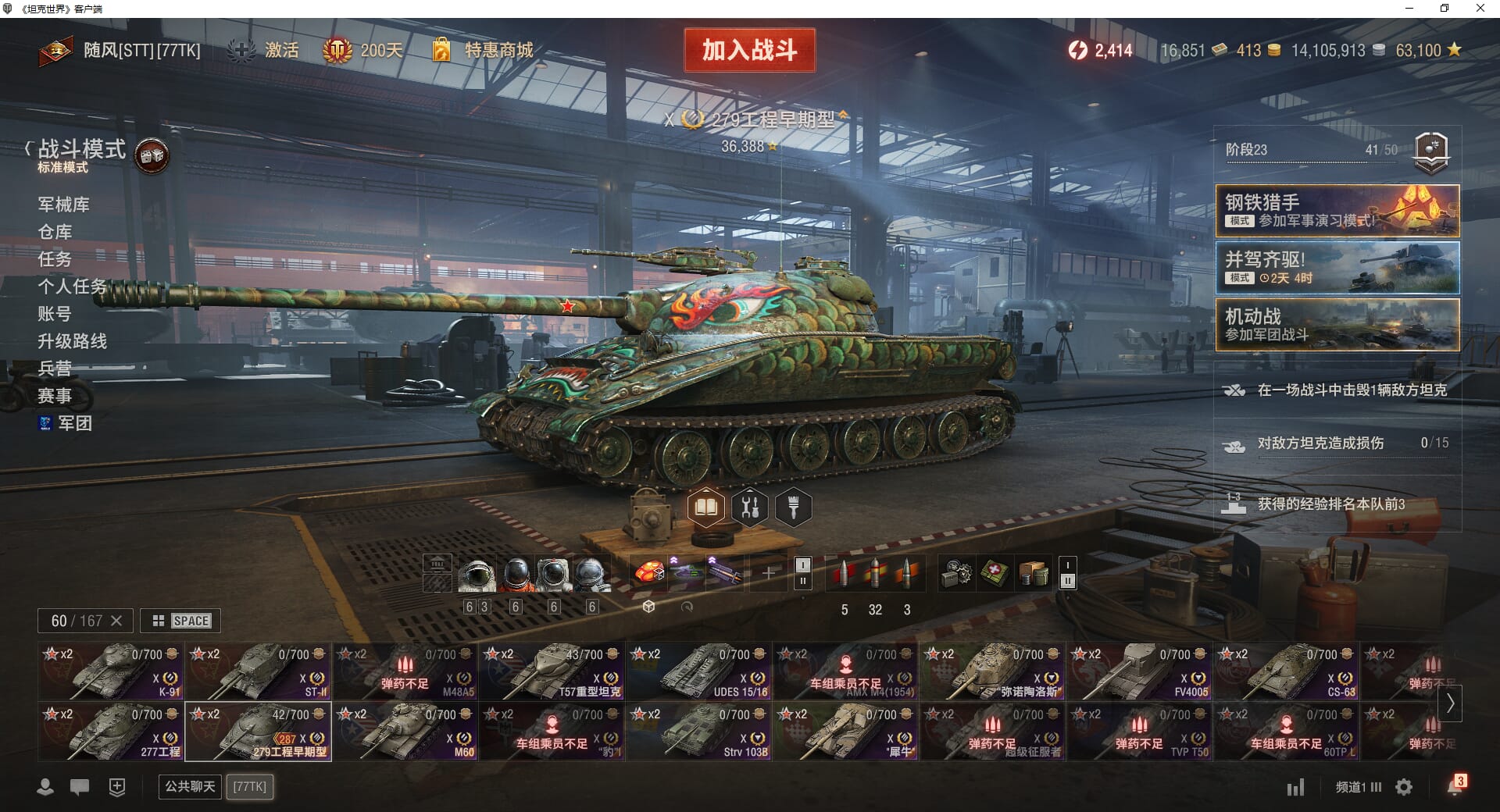This screenshot has height=812, width=1500.
Task: Pick the FV4005 tank in carousel
Action: click(x=1139, y=671)
